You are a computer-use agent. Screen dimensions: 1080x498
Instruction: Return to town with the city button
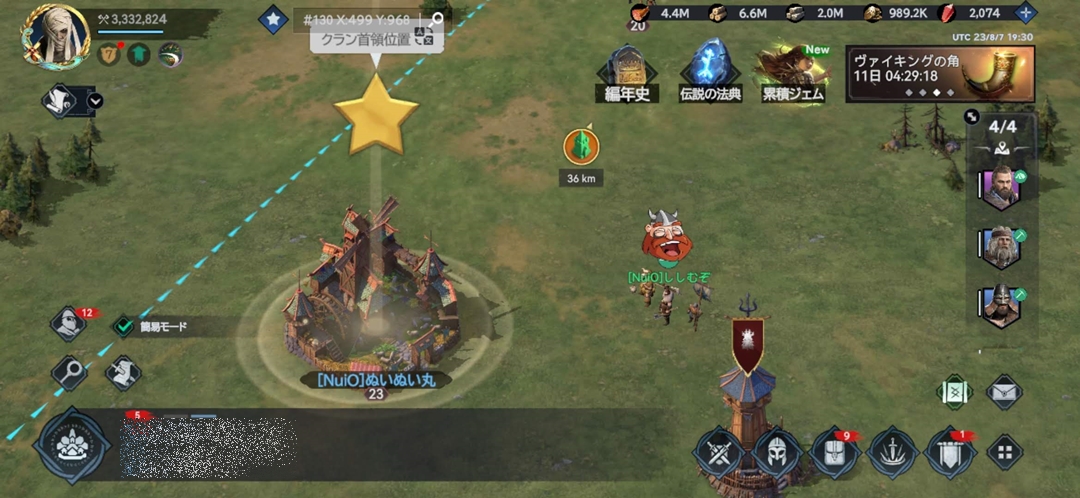click(71, 445)
